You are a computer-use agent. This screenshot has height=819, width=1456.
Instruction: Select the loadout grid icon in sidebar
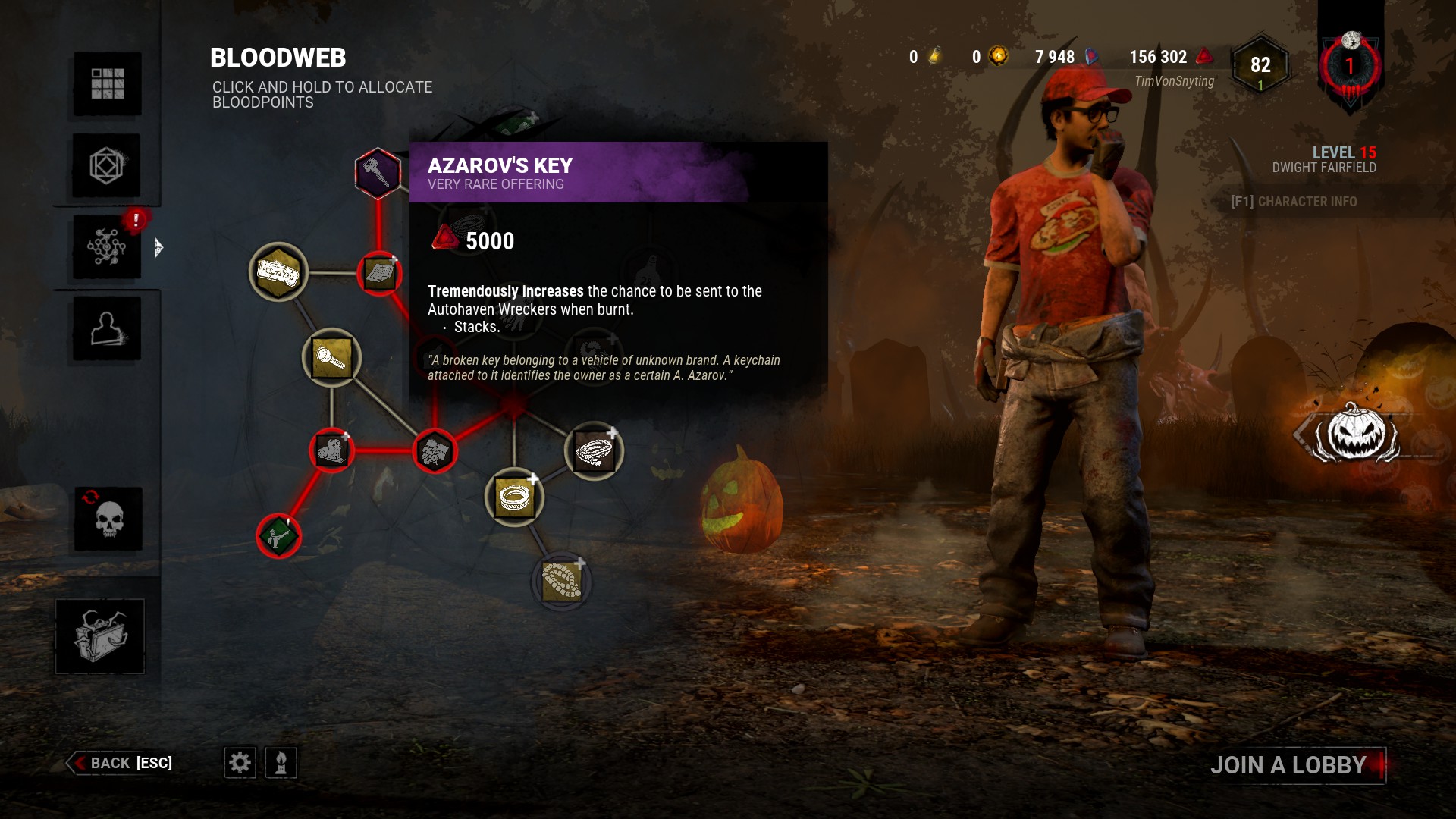pos(107,85)
